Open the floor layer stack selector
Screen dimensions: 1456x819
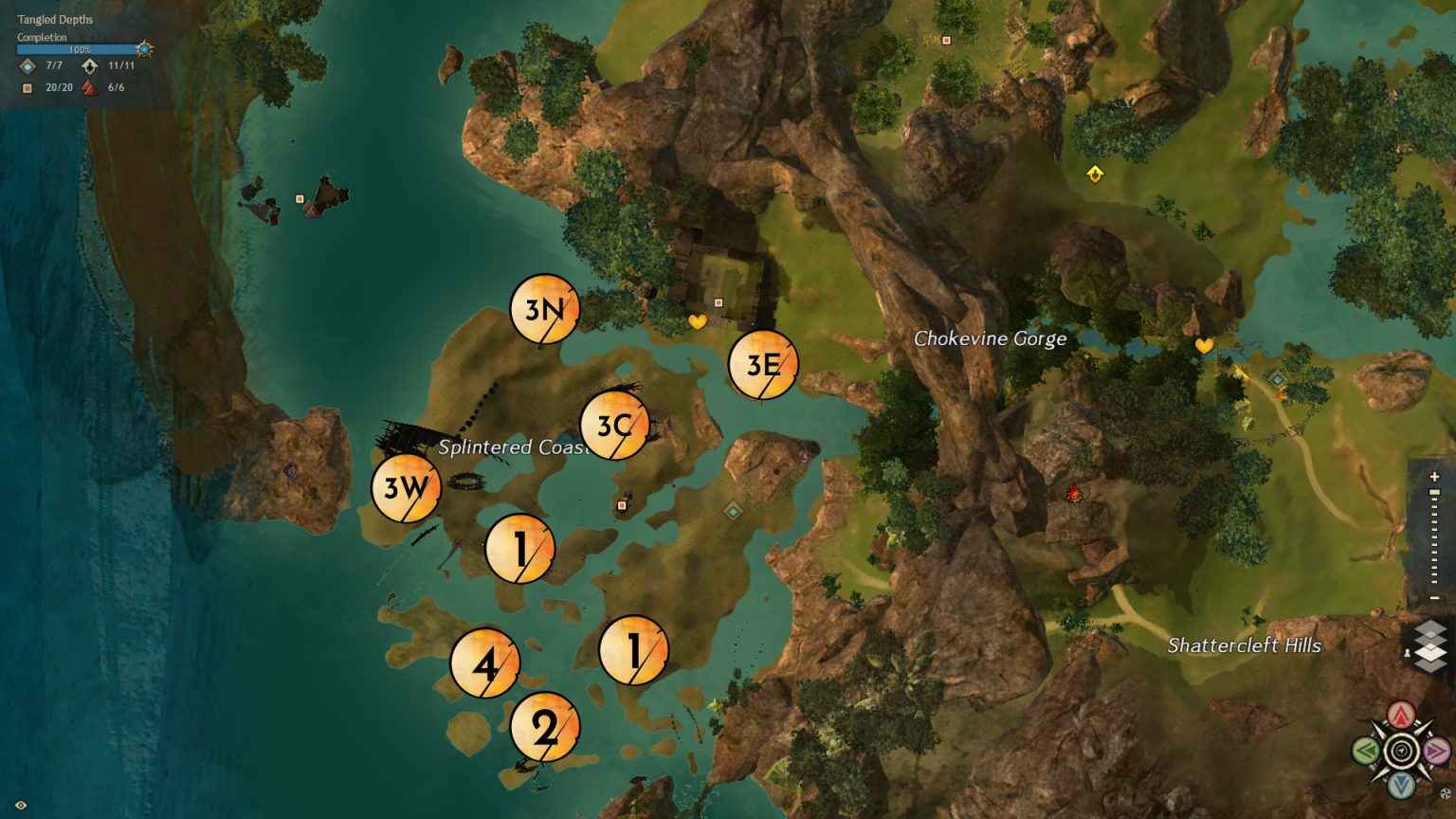(x=1429, y=645)
